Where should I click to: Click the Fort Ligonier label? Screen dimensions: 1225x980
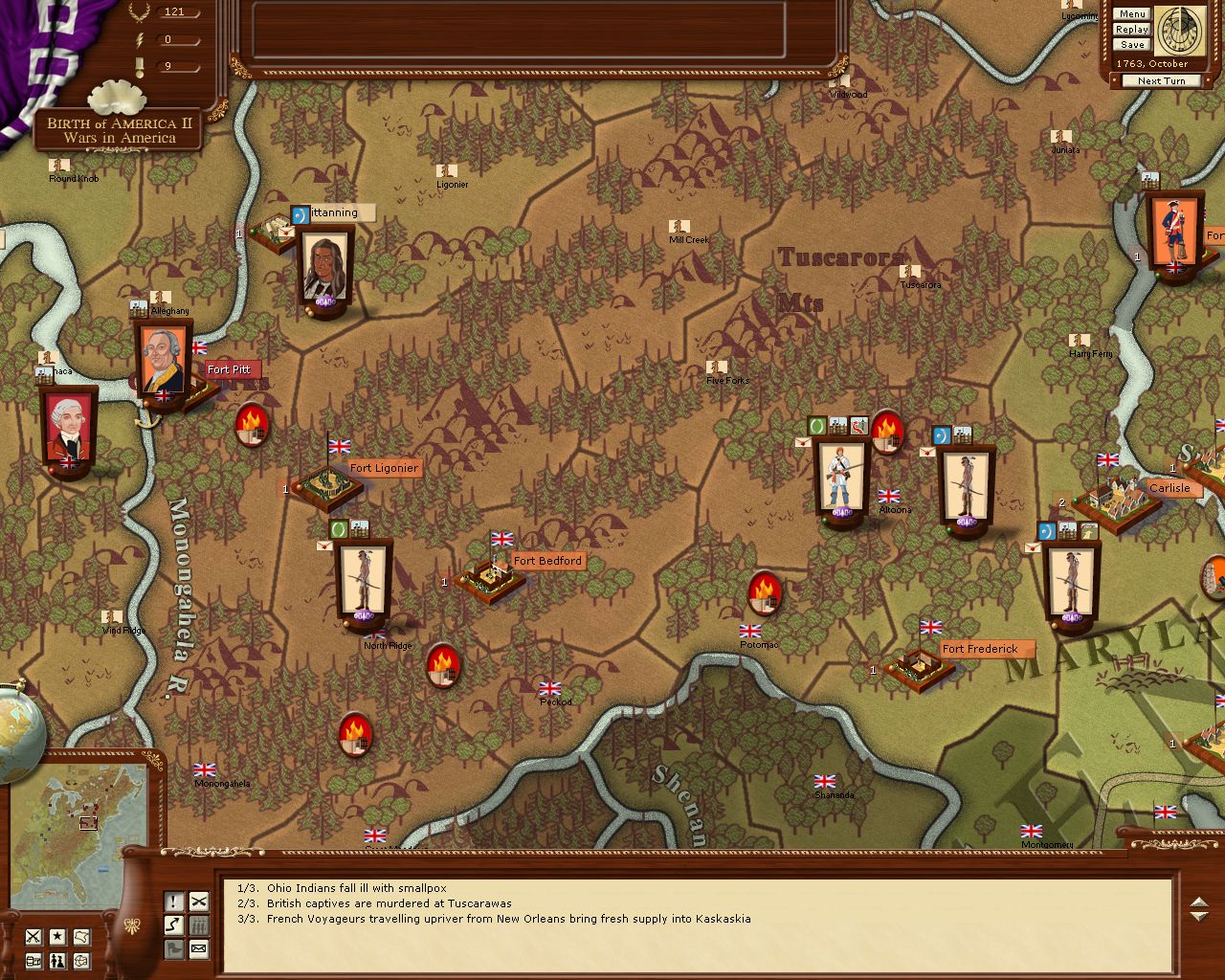click(x=384, y=468)
